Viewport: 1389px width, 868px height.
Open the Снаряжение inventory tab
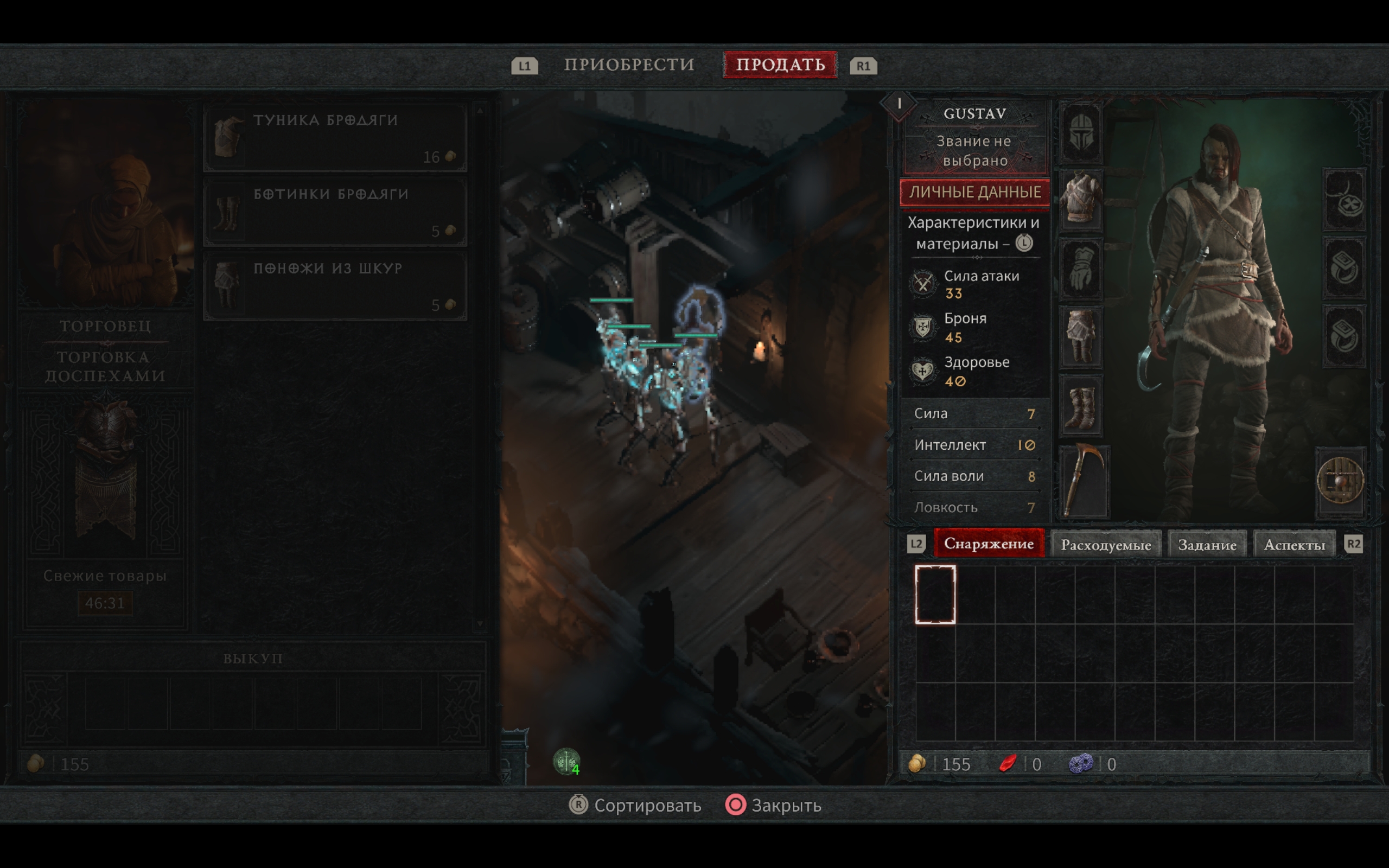point(989,544)
